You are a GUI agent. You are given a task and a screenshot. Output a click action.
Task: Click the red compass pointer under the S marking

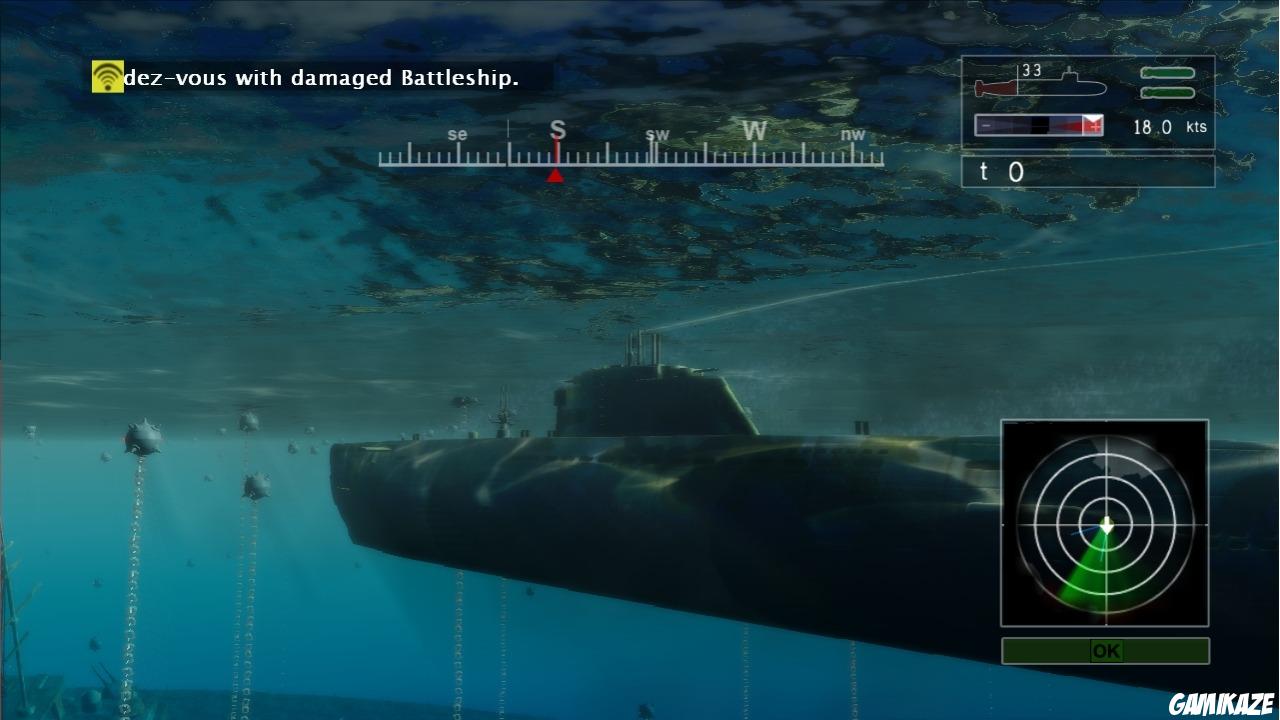pos(556,173)
